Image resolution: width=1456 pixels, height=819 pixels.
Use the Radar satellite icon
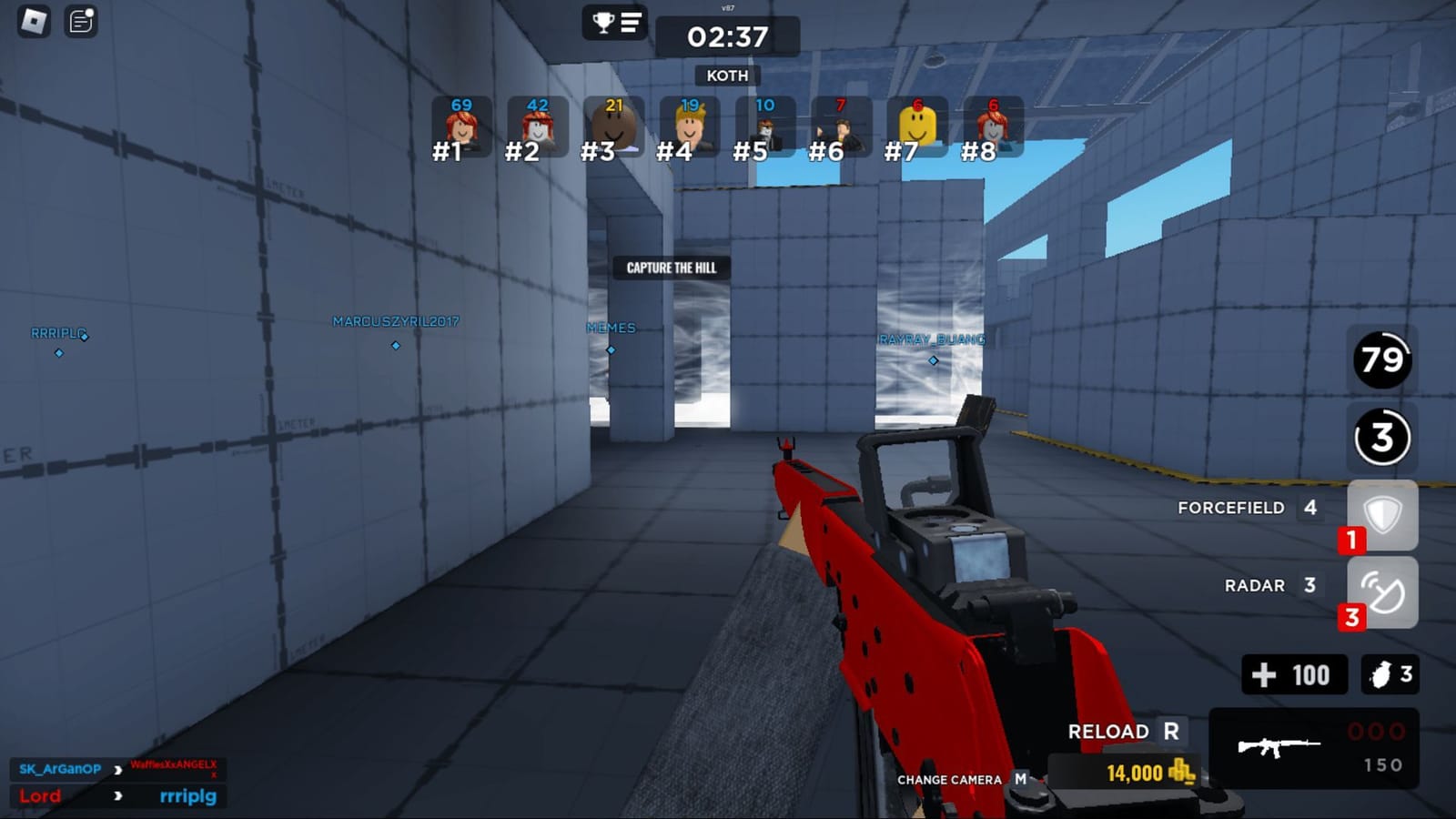tap(1383, 592)
